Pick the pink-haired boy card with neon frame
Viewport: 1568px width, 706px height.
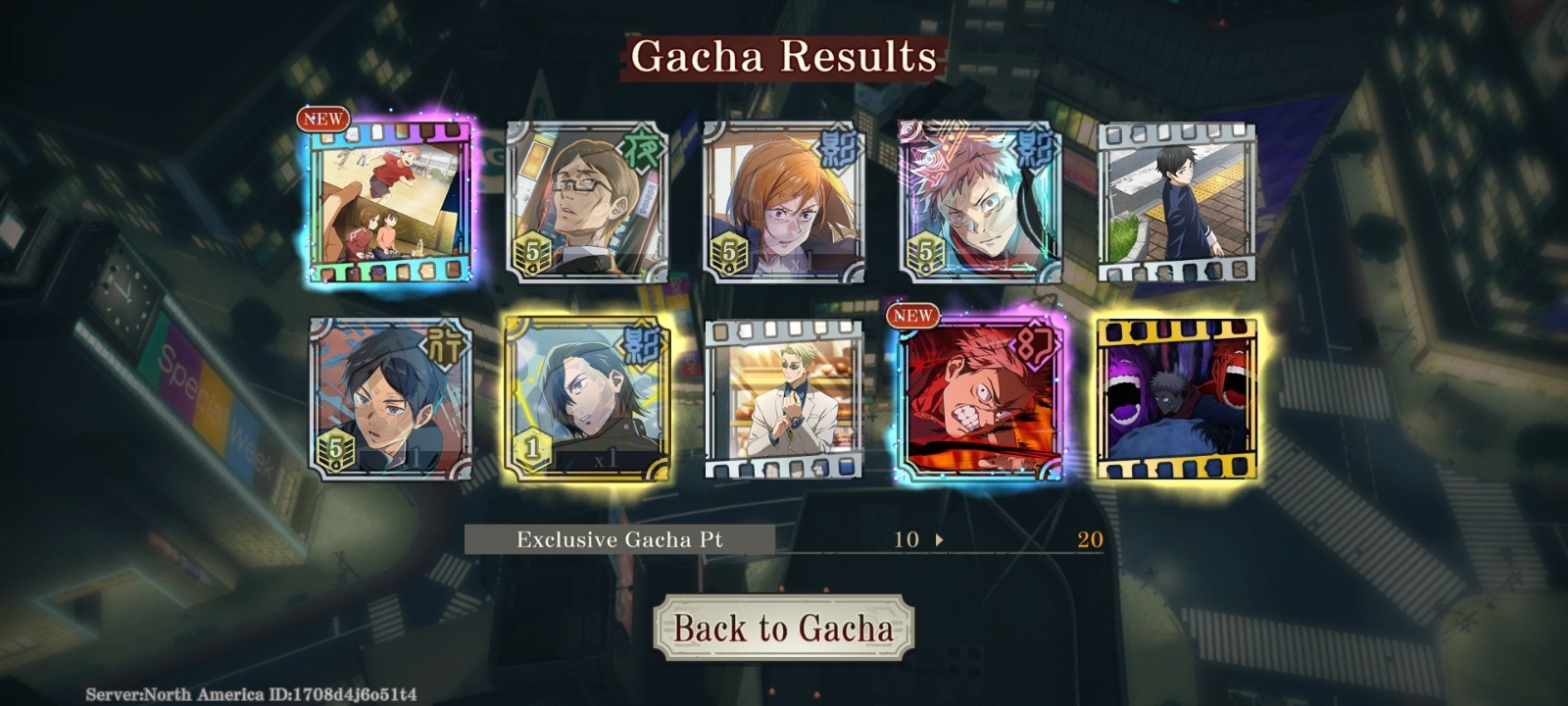(979, 203)
